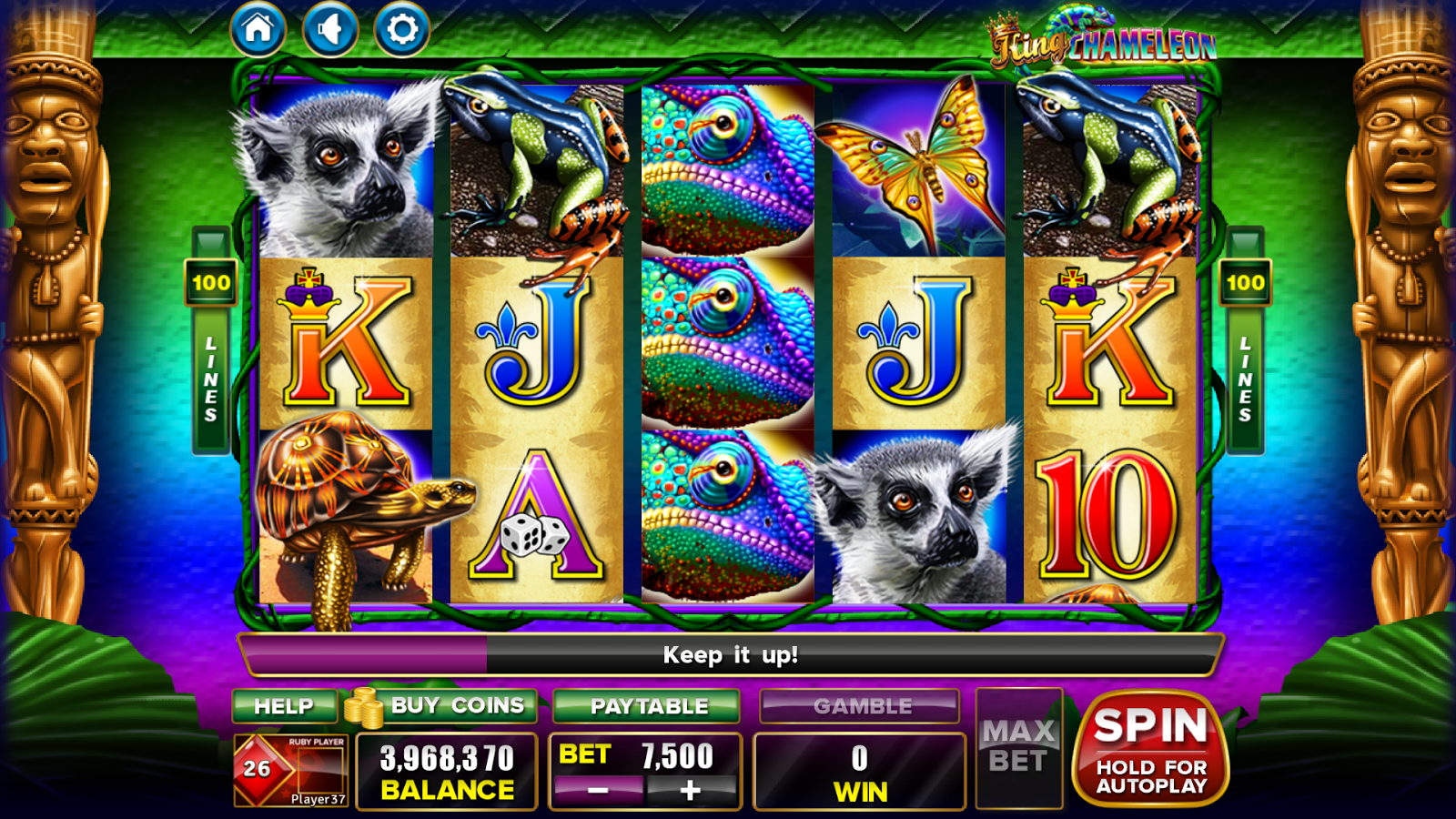Decrease the bet with minus
Viewport: 1456px width, 819px height.
coord(598,790)
